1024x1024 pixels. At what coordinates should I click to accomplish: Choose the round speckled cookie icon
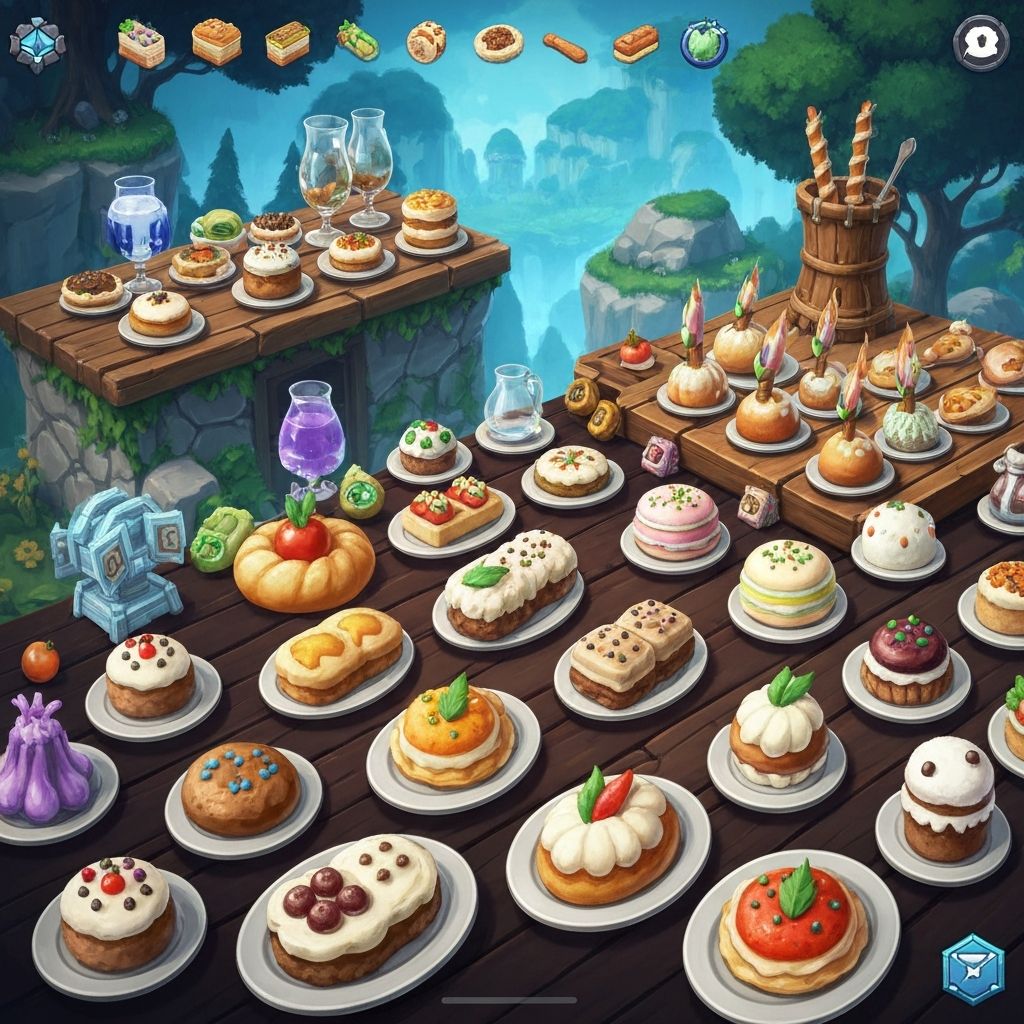tap(426, 42)
